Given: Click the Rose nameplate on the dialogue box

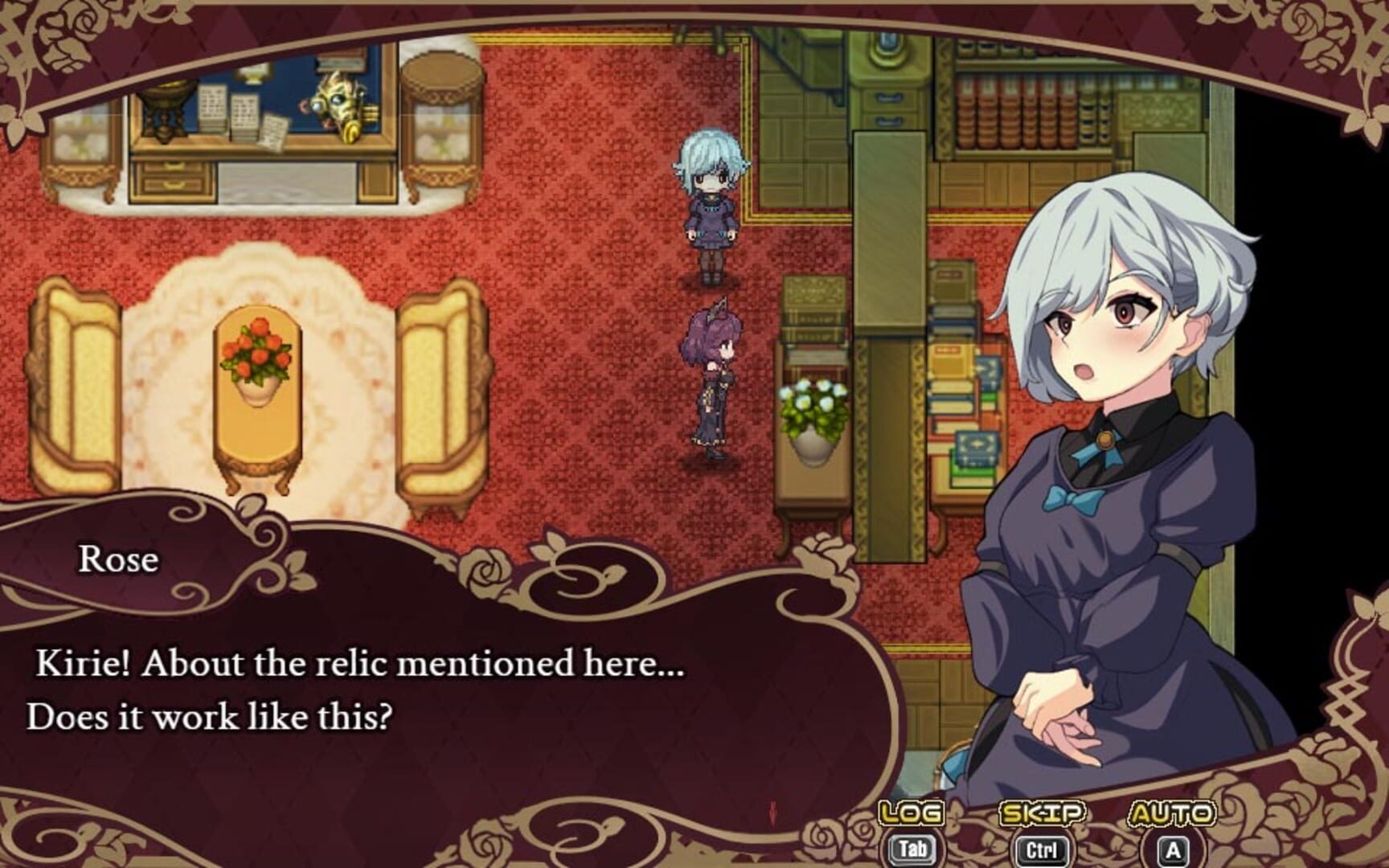Looking at the screenshot, I should tap(119, 560).
